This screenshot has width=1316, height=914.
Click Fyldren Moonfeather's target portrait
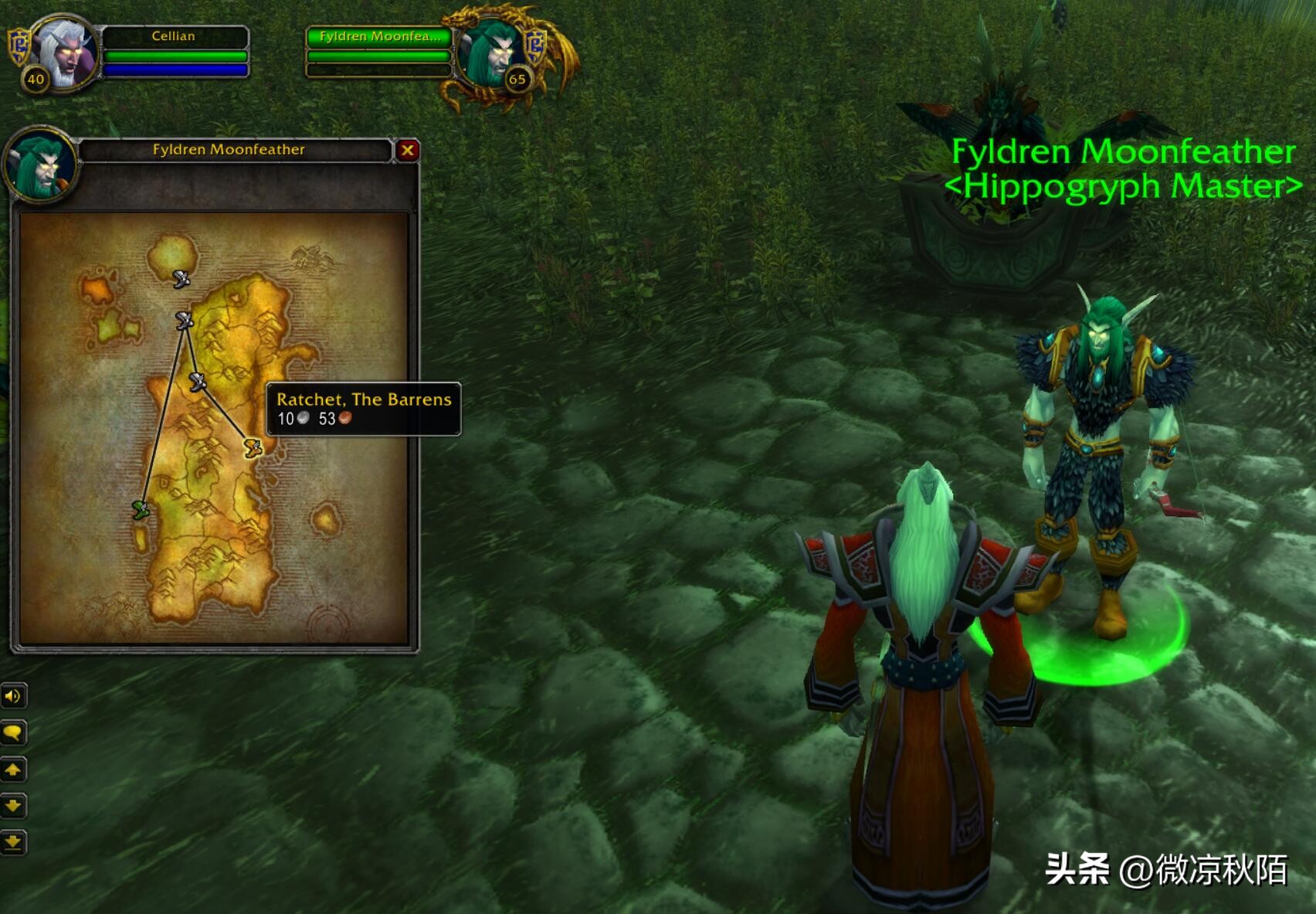pos(491,51)
